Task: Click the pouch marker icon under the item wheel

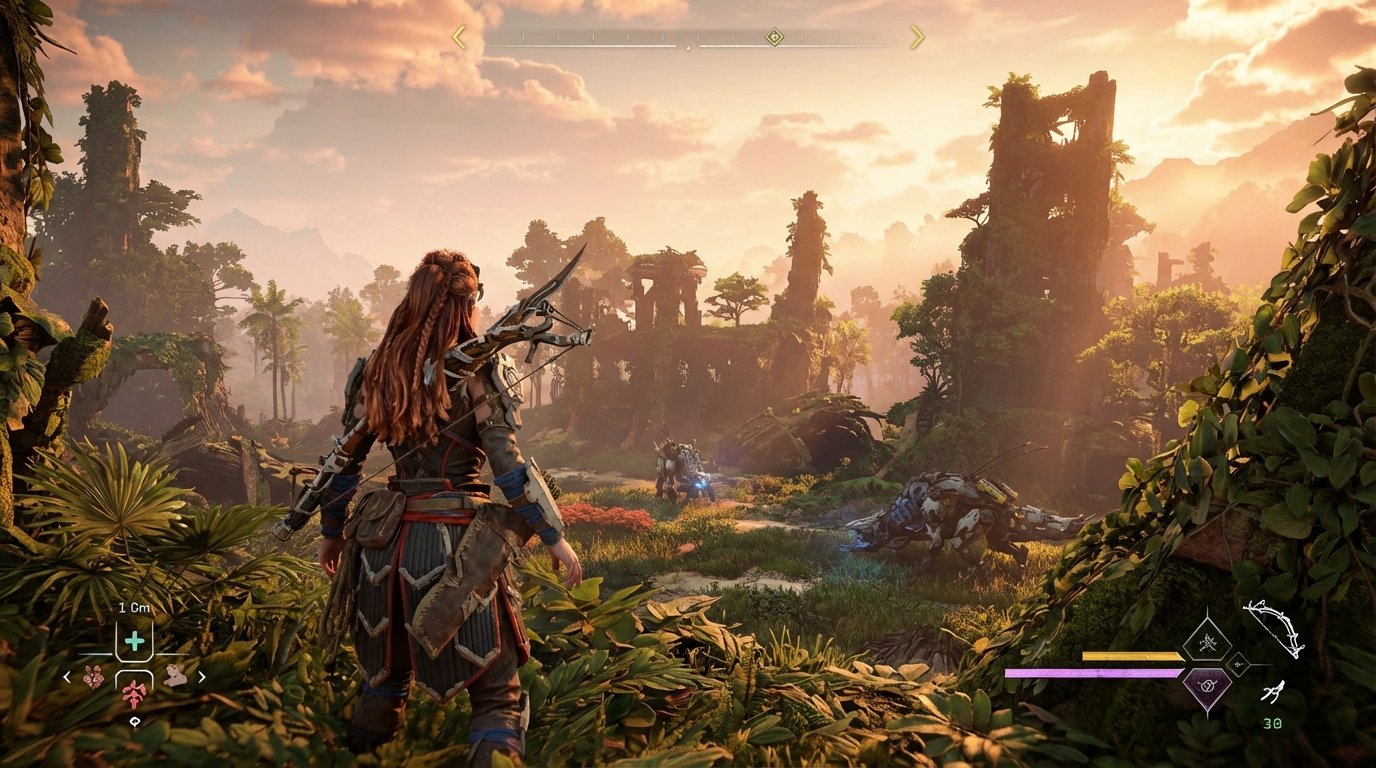Action: [136, 721]
